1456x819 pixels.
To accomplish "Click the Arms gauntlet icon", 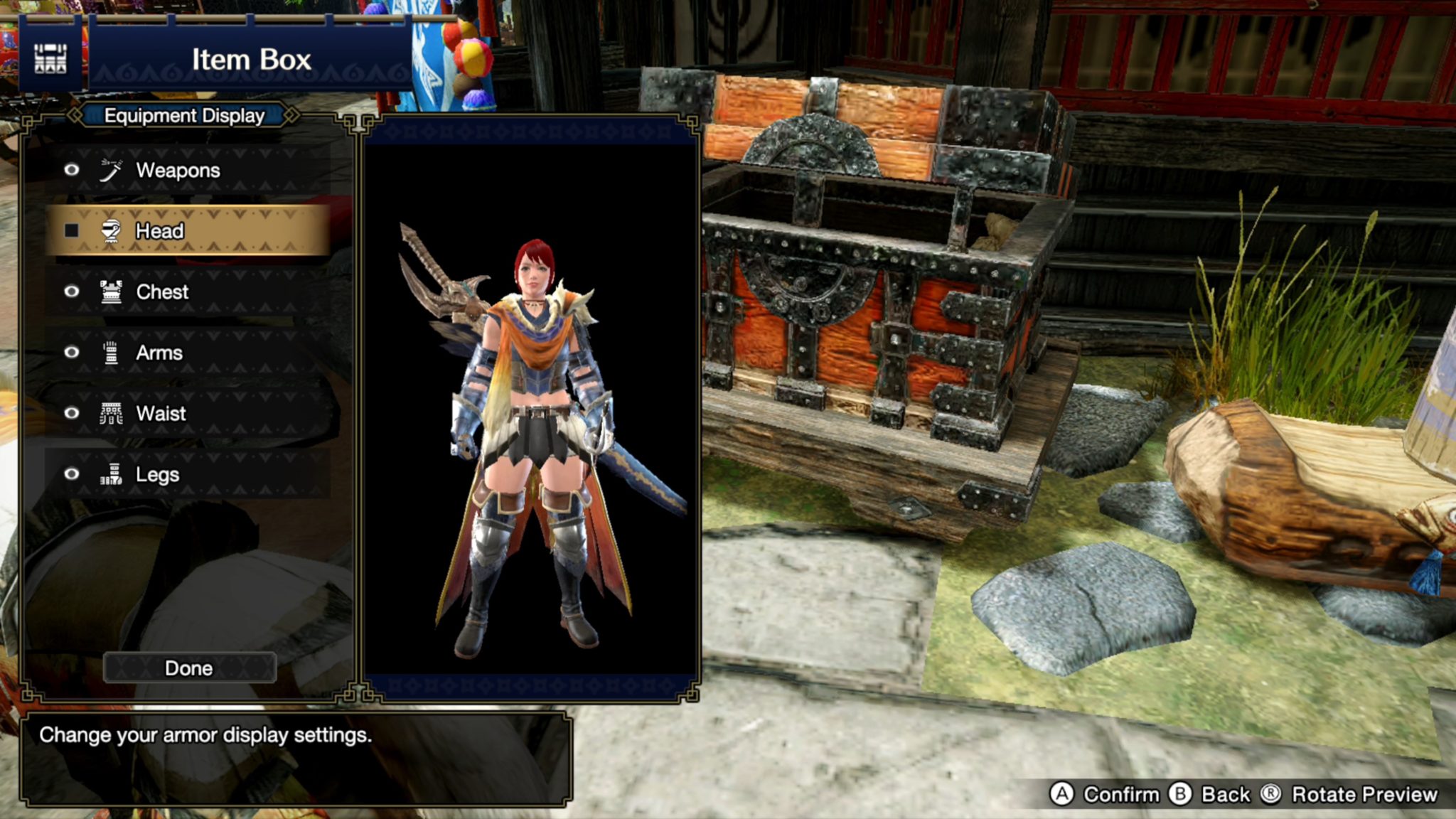I will tap(110, 353).
